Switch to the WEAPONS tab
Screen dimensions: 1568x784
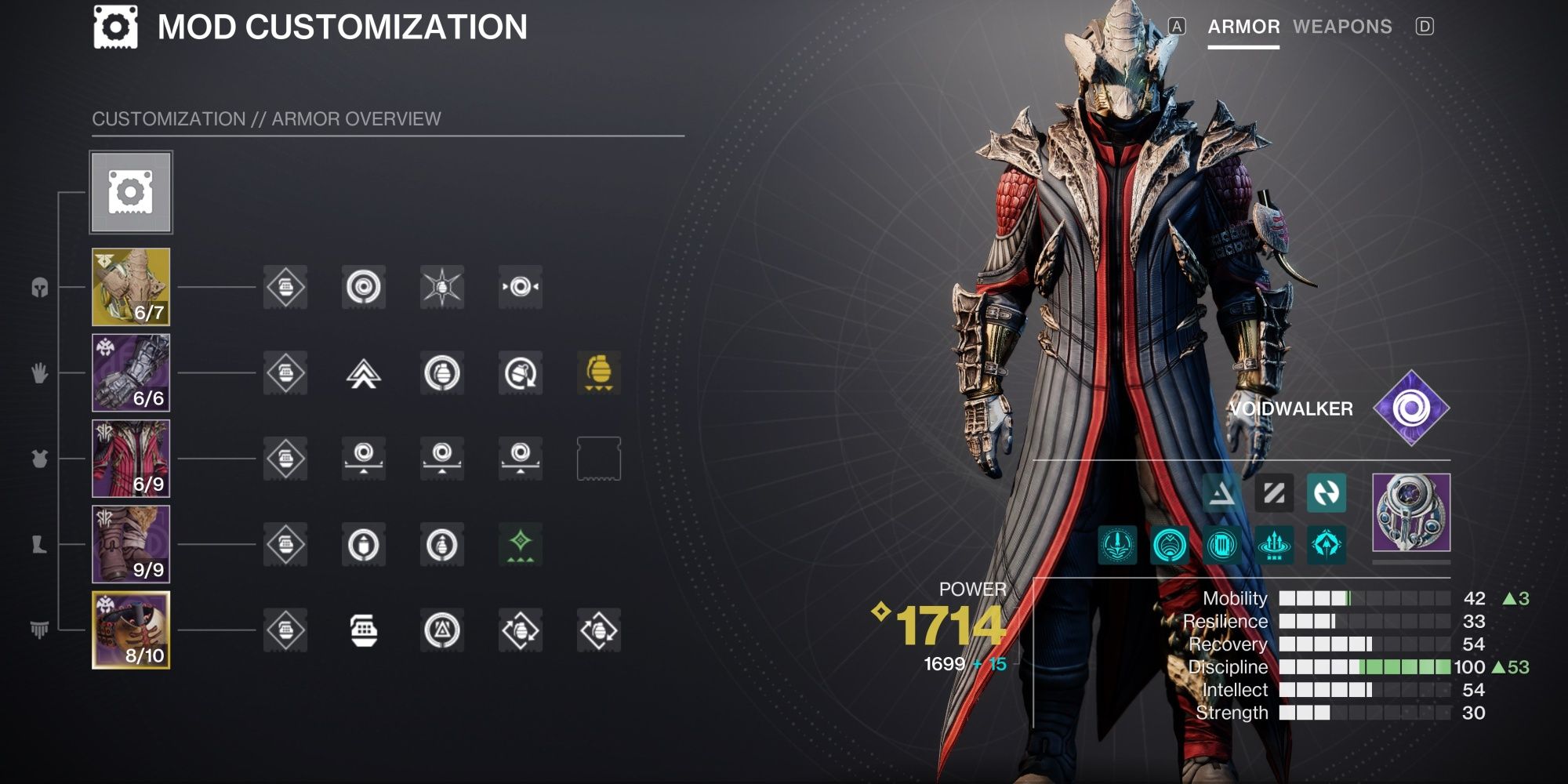1341,27
